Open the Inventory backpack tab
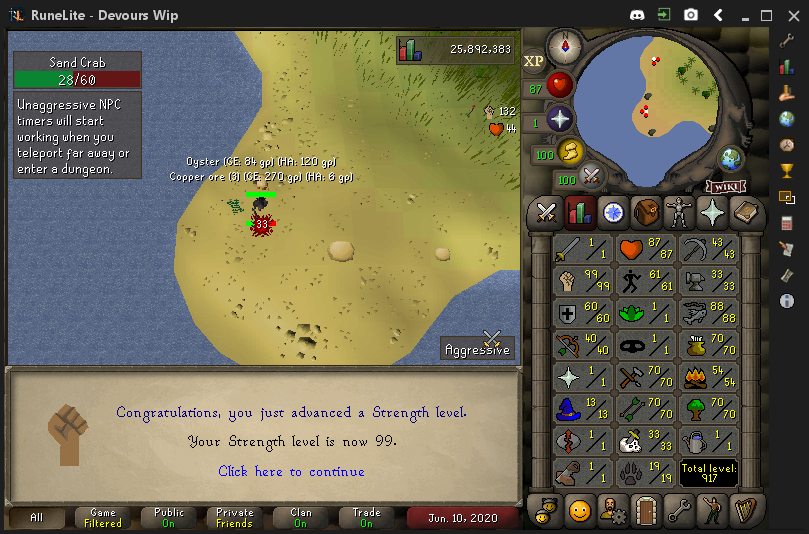The width and height of the screenshot is (809, 534). (x=646, y=212)
